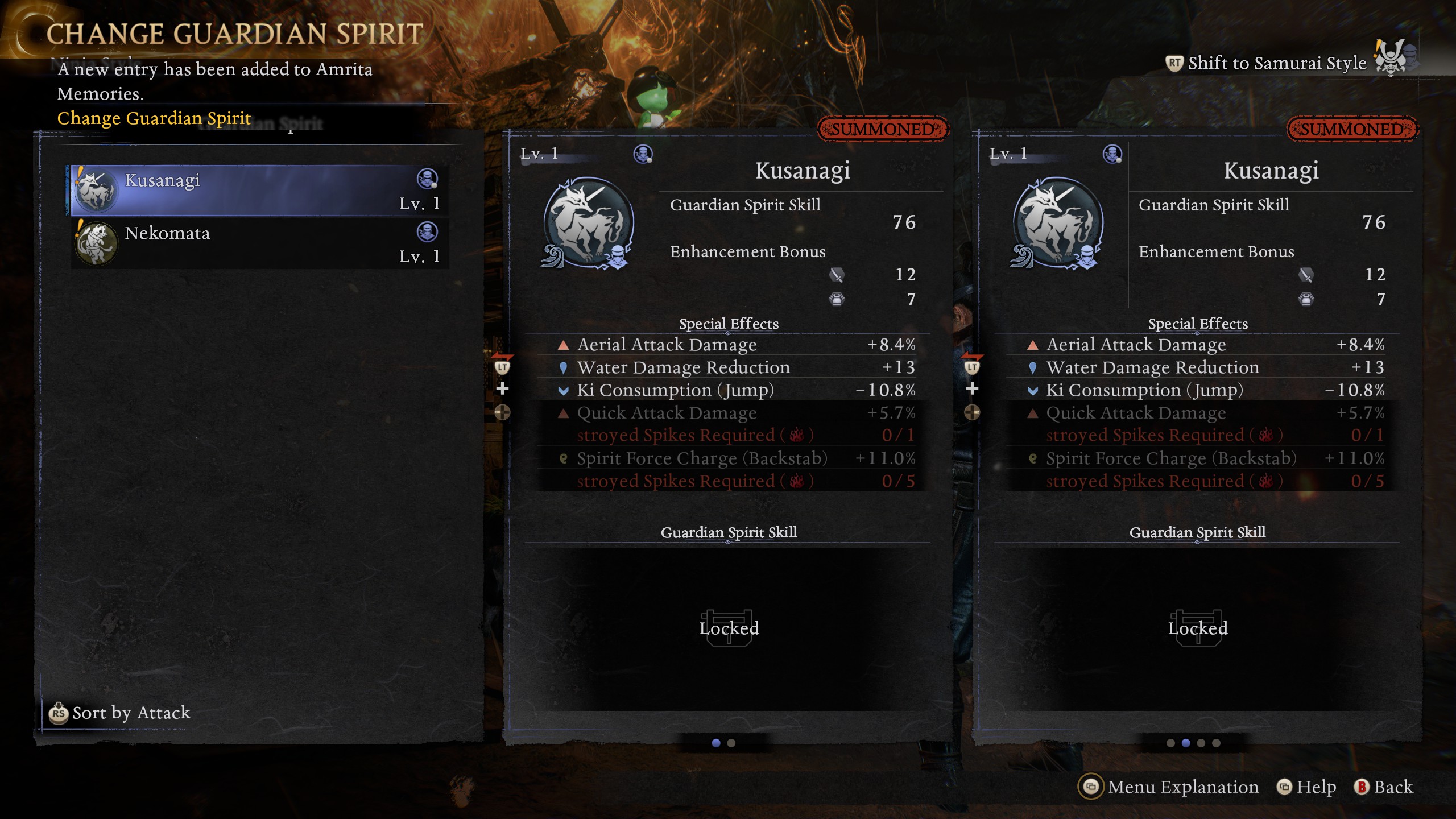Choose Nekomata from the spirit list
This screenshot has height=819, width=1456.
click(x=259, y=243)
